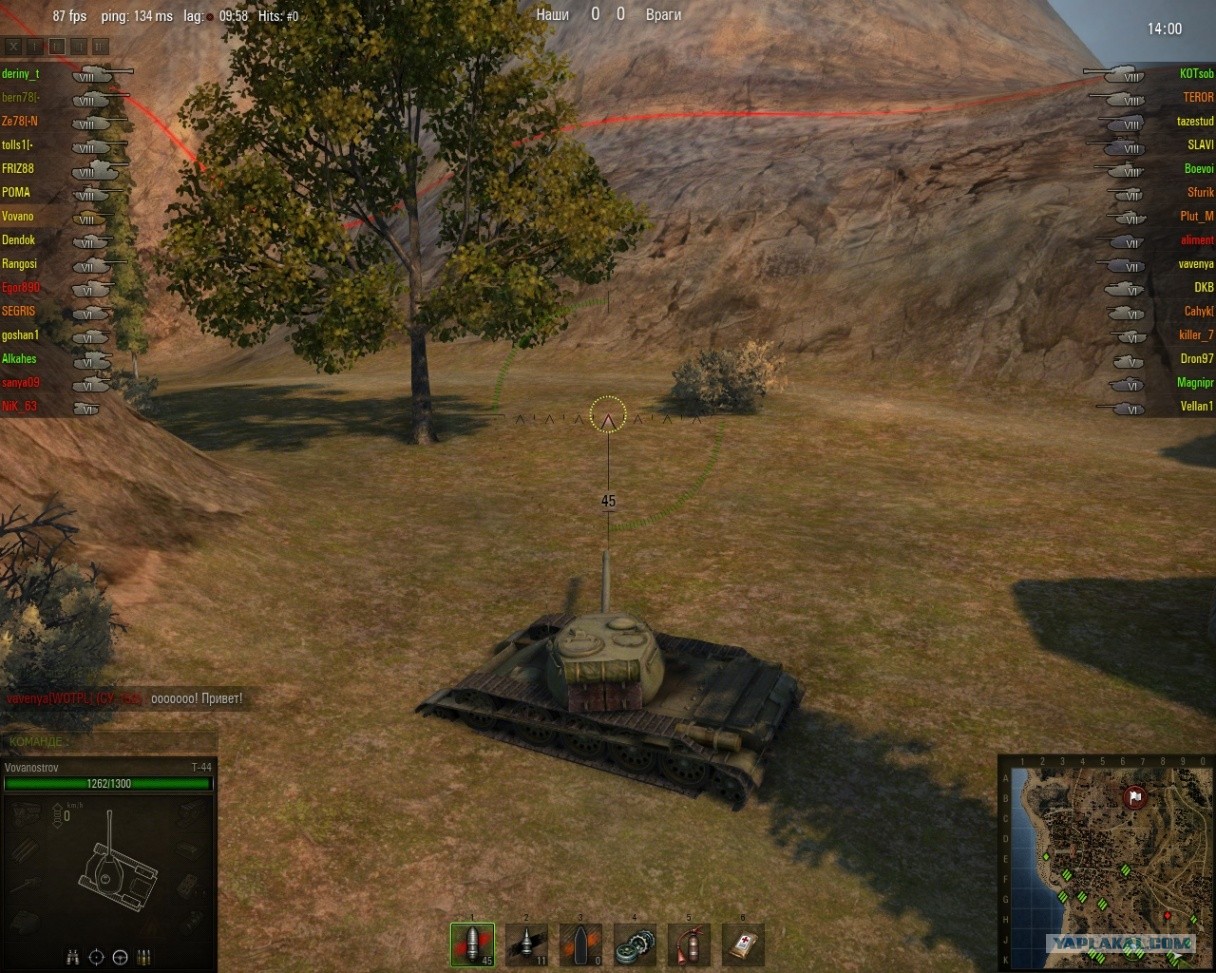
Task: Click the three-shells icon in damage panel
Action: point(145,956)
